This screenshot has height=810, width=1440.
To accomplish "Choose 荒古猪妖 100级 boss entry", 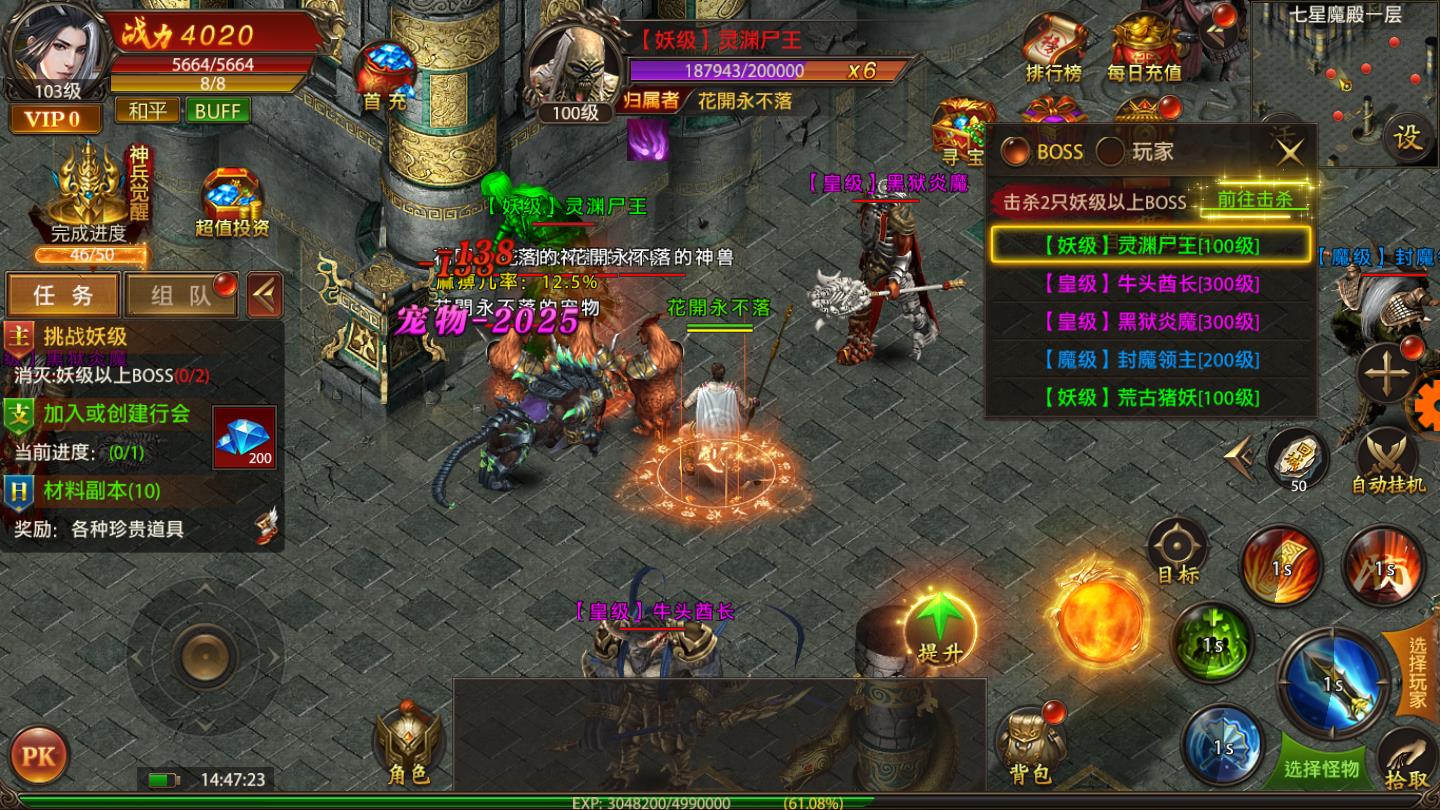I will pos(1150,398).
